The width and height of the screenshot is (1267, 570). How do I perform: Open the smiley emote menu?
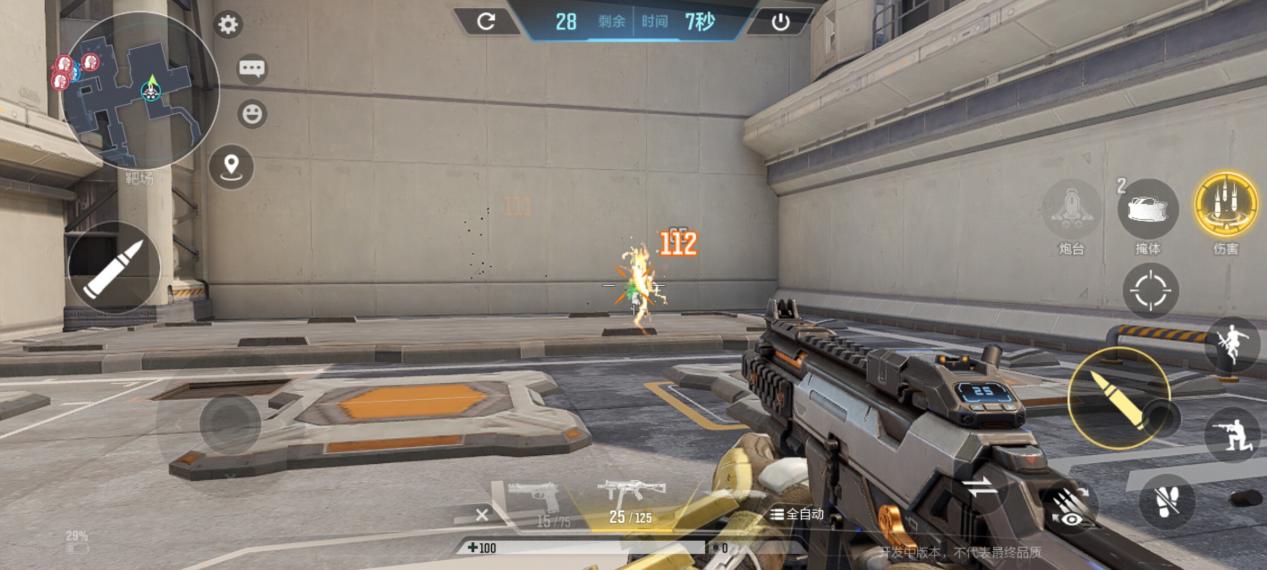tap(252, 114)
